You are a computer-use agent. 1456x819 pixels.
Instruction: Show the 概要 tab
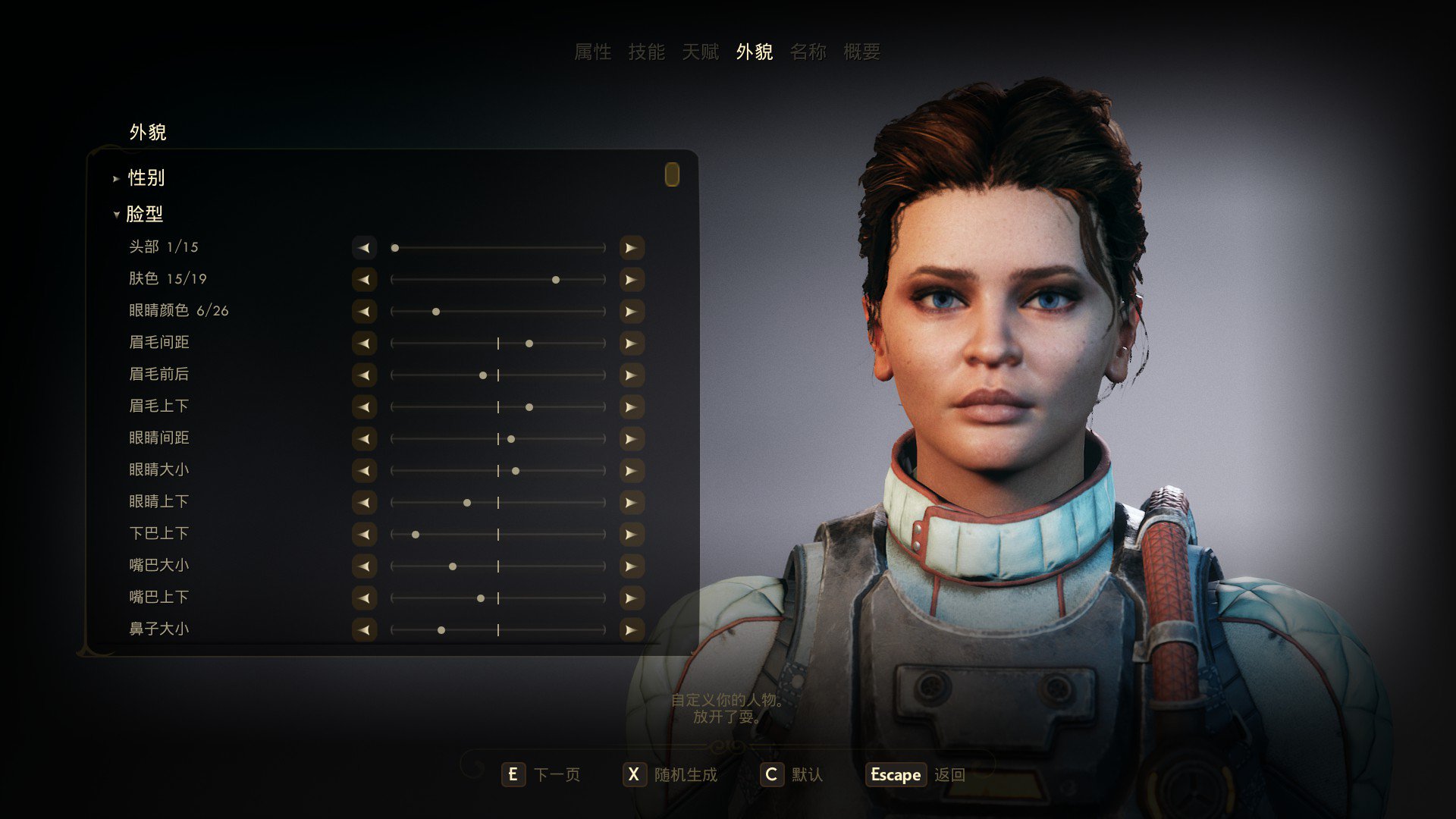pos(861,52)
